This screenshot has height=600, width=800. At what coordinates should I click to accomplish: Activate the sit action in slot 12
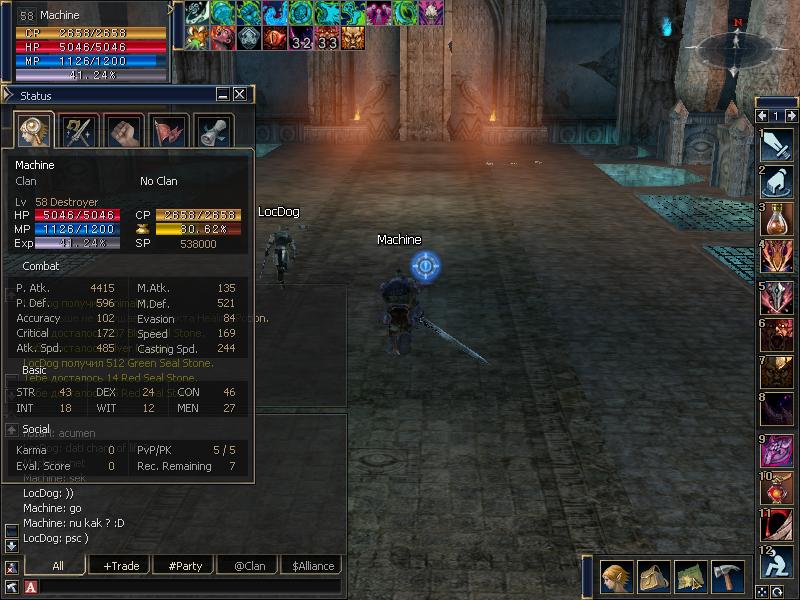777,562
